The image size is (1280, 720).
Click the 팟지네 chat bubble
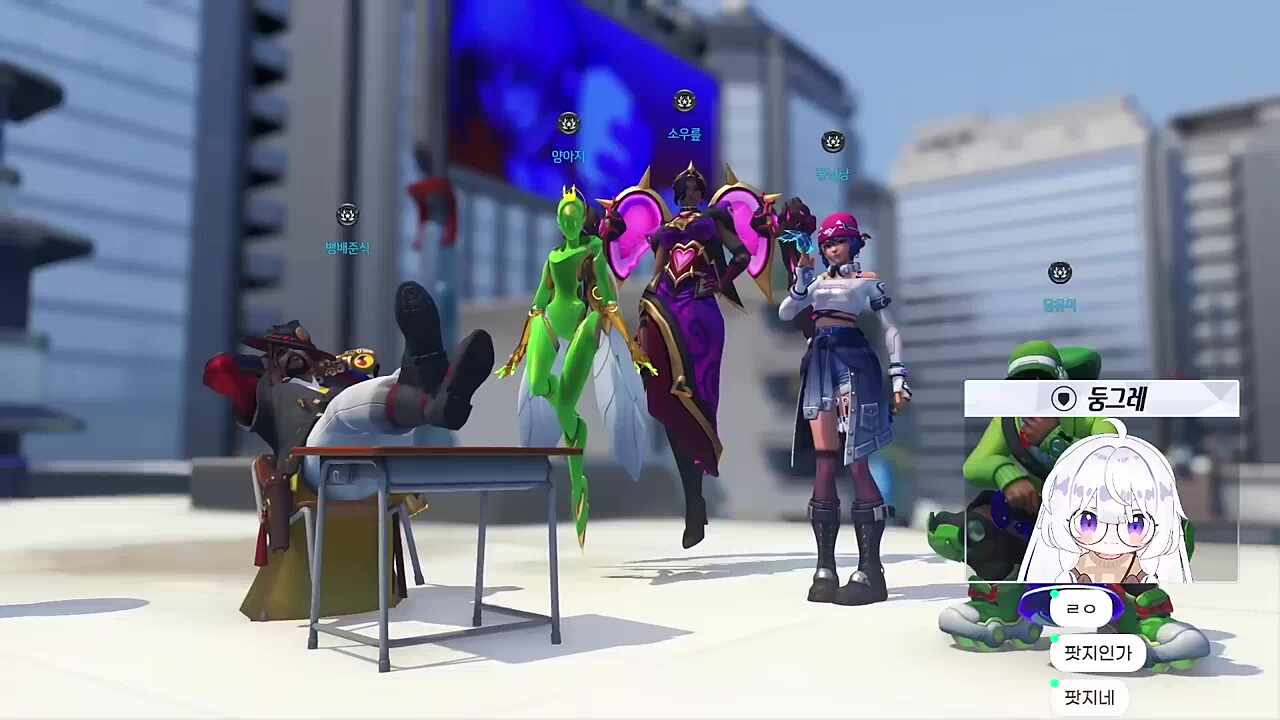pos(1090,697)
